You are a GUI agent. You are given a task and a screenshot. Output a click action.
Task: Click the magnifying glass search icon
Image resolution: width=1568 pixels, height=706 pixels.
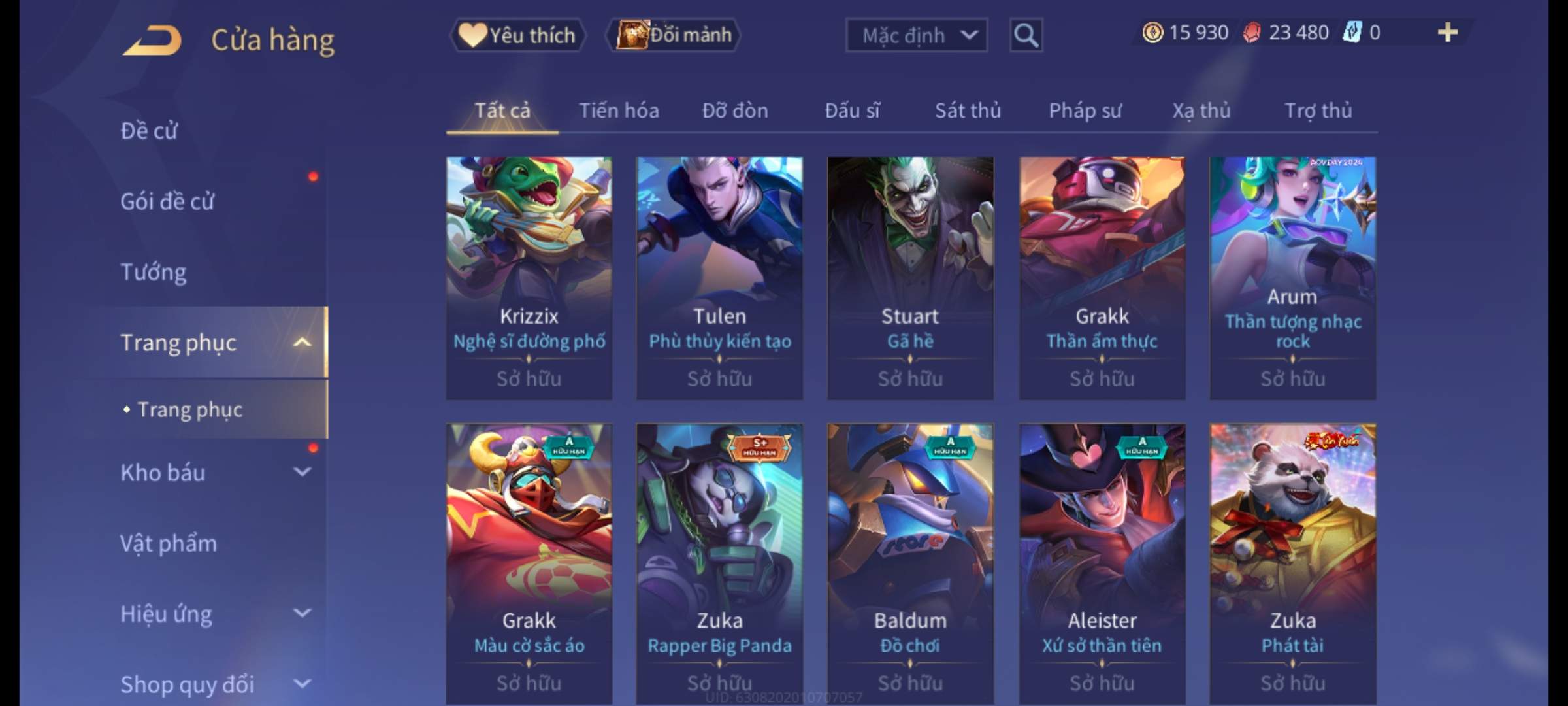pos(1026,35)
